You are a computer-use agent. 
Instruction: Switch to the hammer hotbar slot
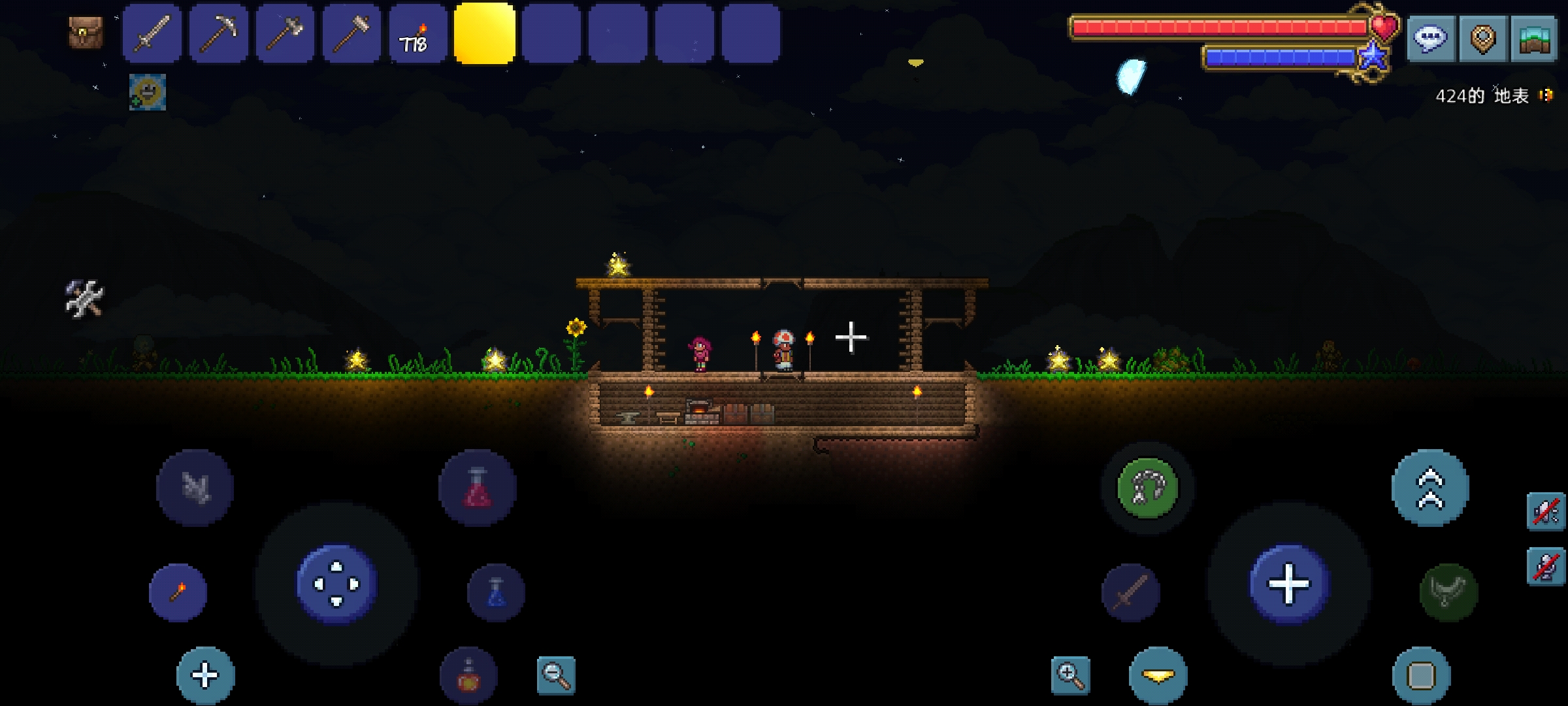click(x=352, y=33)
